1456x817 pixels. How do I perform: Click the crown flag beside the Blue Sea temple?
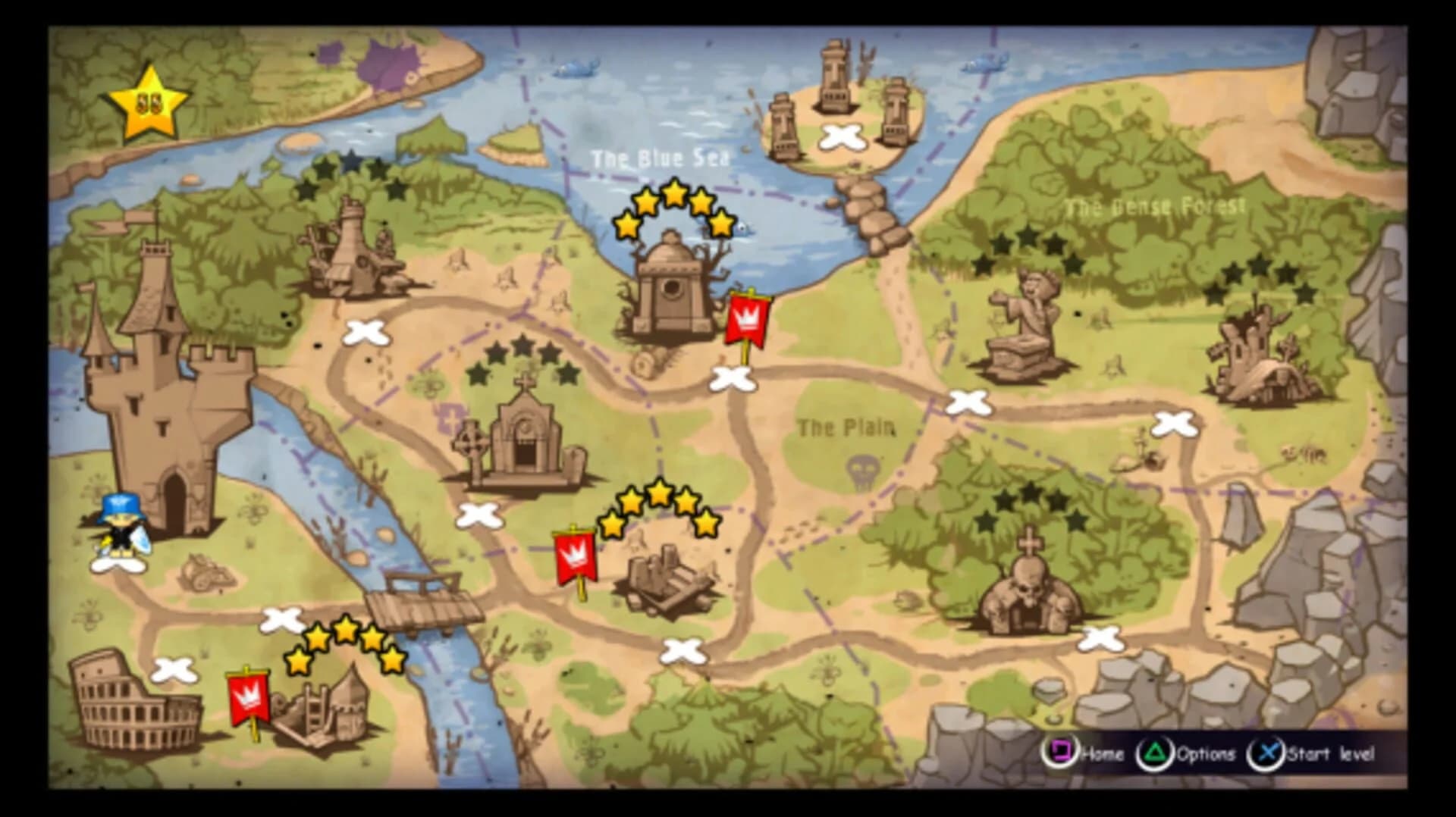[x=746, y=318]
